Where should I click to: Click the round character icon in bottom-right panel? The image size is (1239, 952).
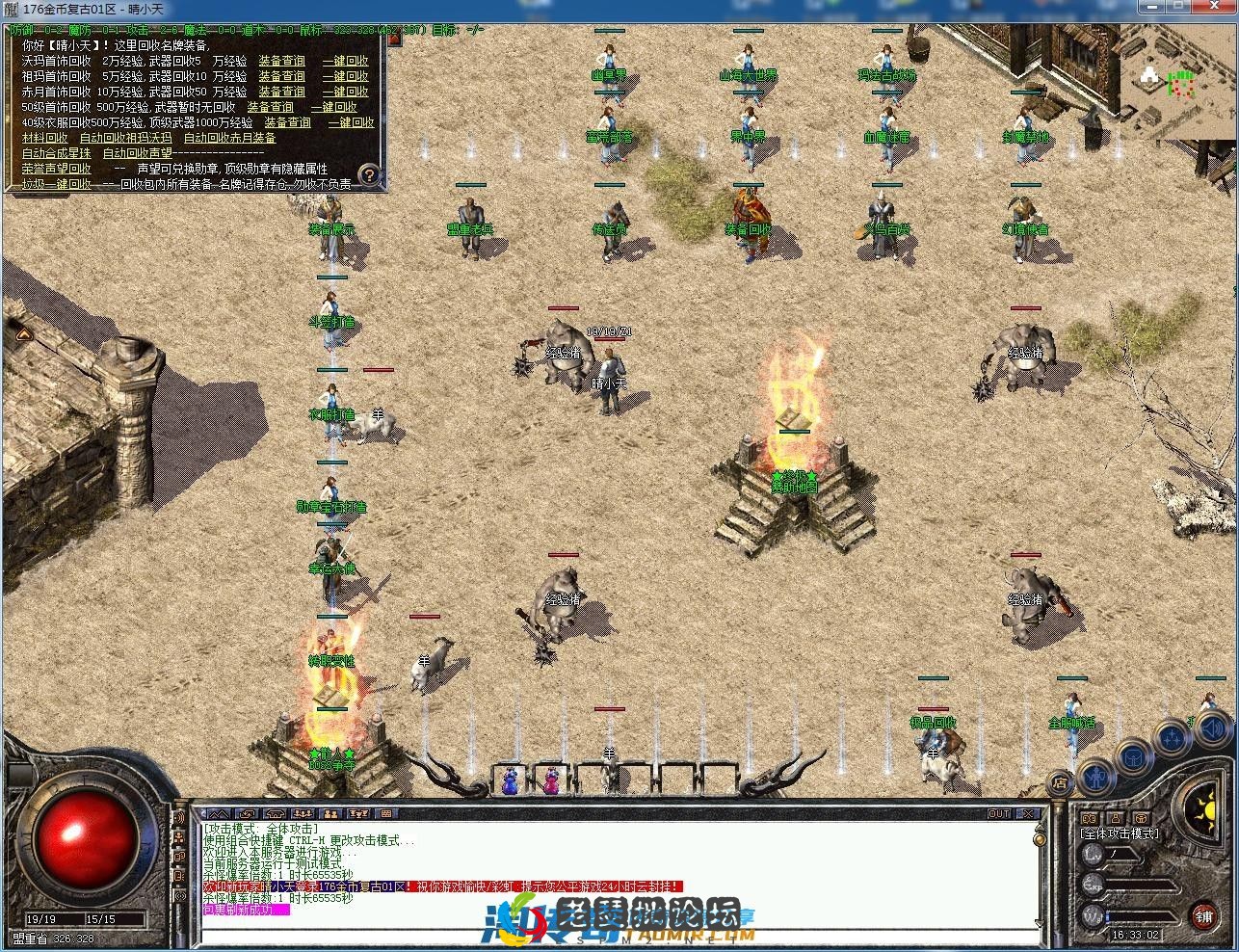1096,778
